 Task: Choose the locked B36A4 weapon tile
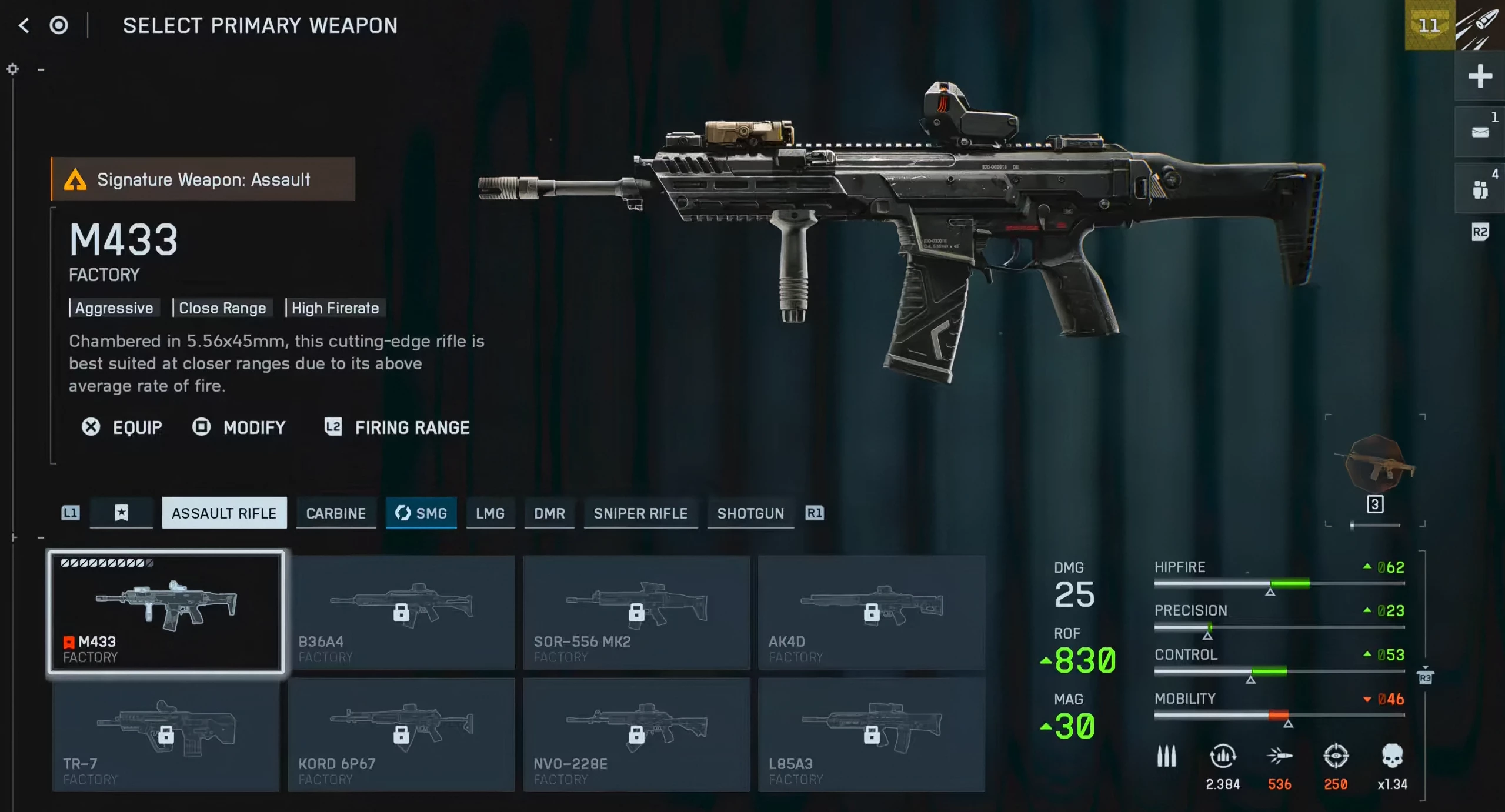pyautogui.click(x=401, y=611)
